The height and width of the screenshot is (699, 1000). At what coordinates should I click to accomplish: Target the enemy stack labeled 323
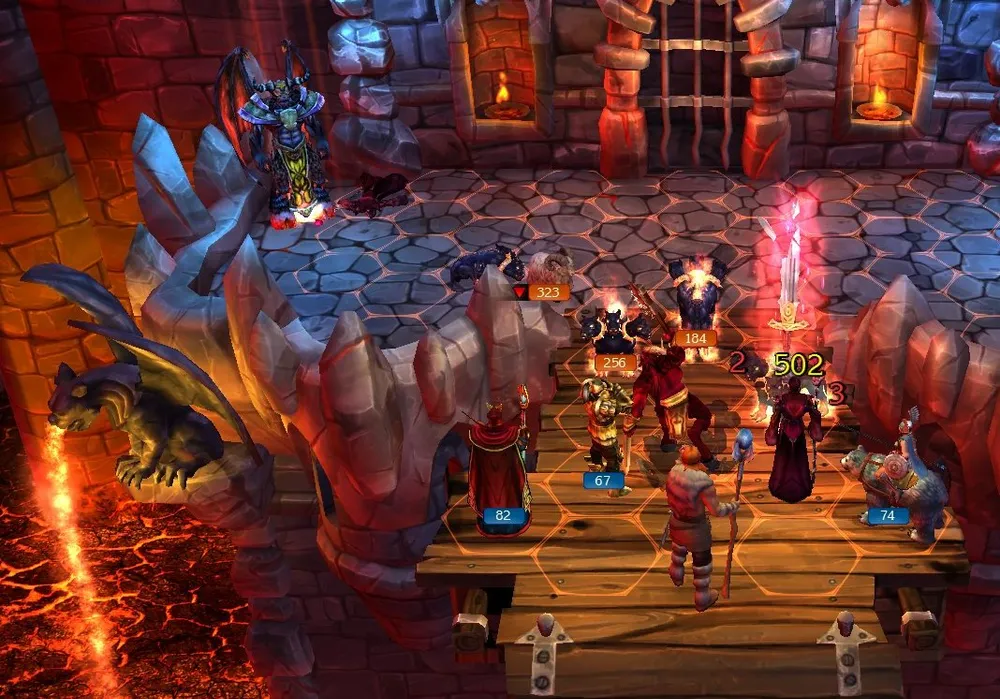pyautogui.click(x=548, y=270)
